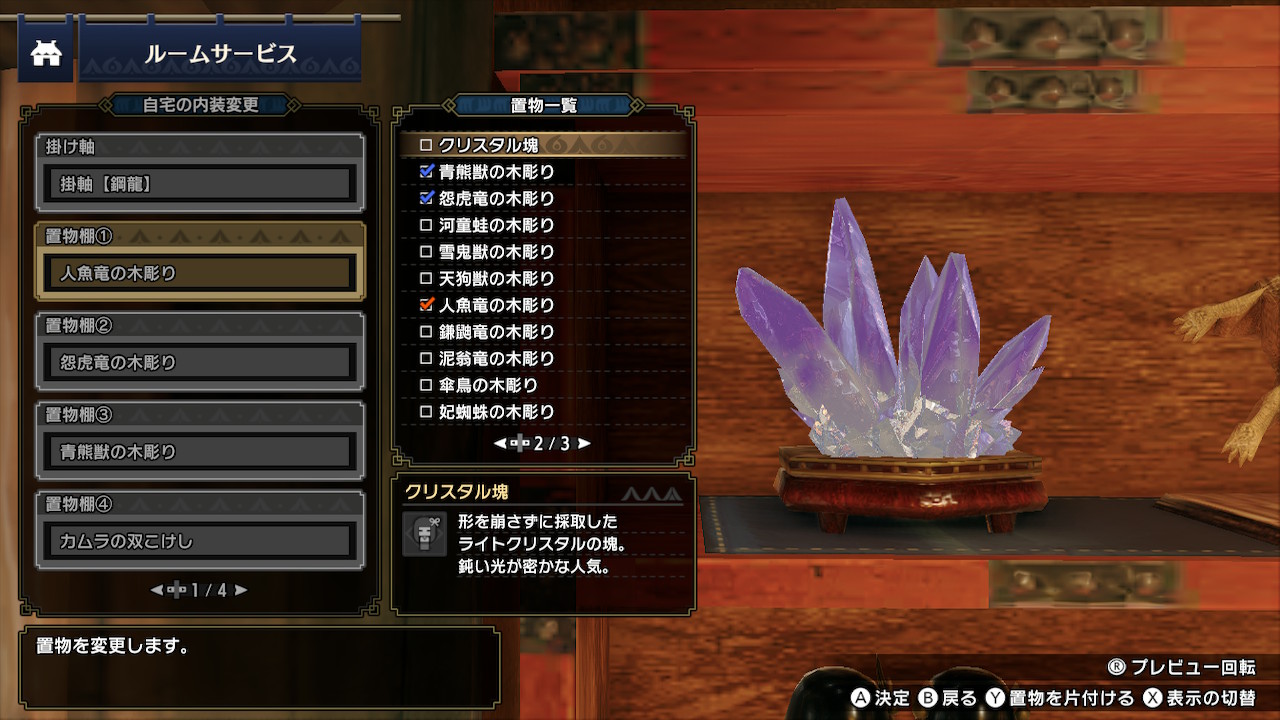1280x720 pixels.
Task: Uncheck 青熊獣の木彫り in the ornament list
Action: (x=427, y=172)
